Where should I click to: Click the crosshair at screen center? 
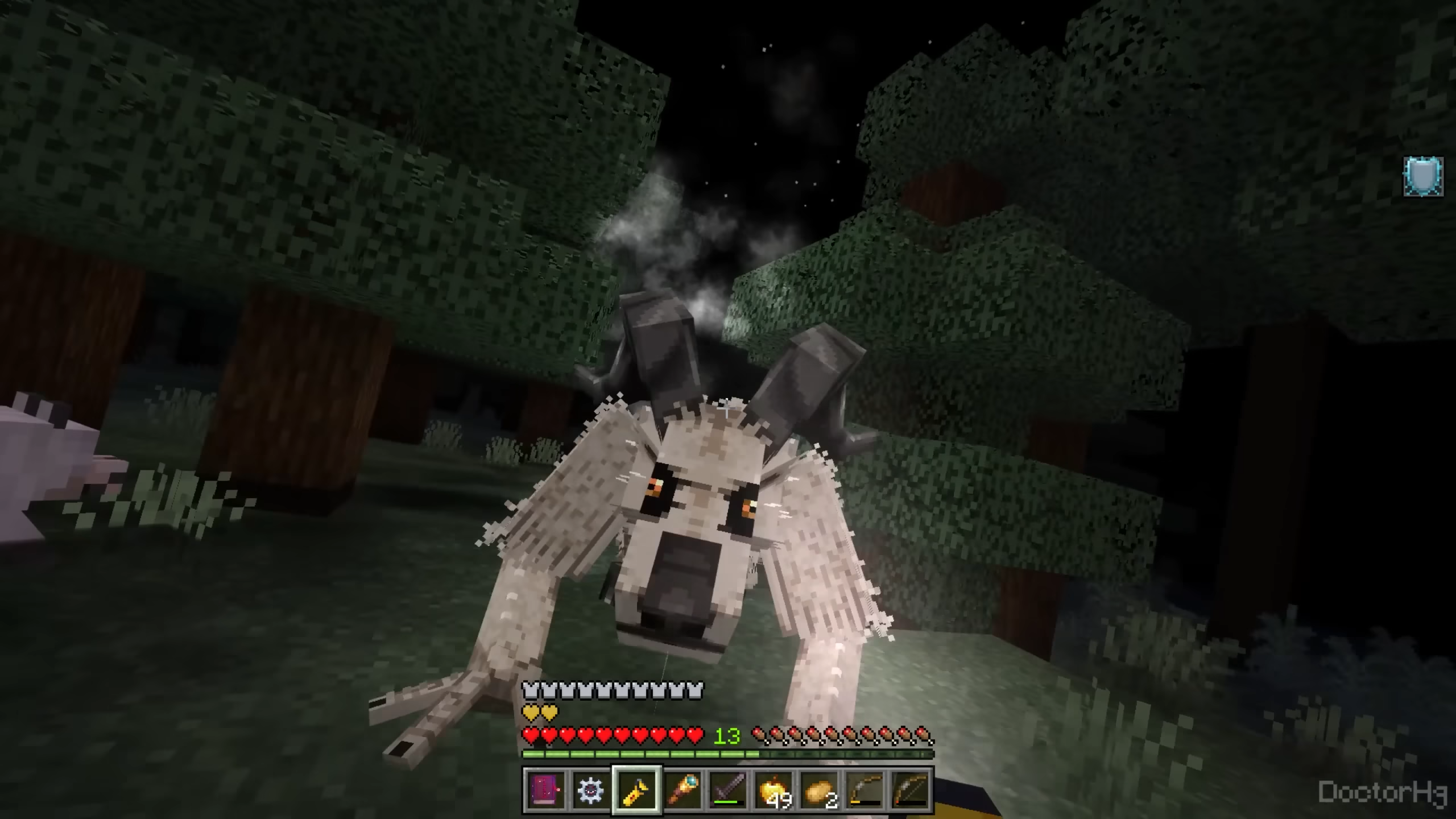[x=728, y=409]
